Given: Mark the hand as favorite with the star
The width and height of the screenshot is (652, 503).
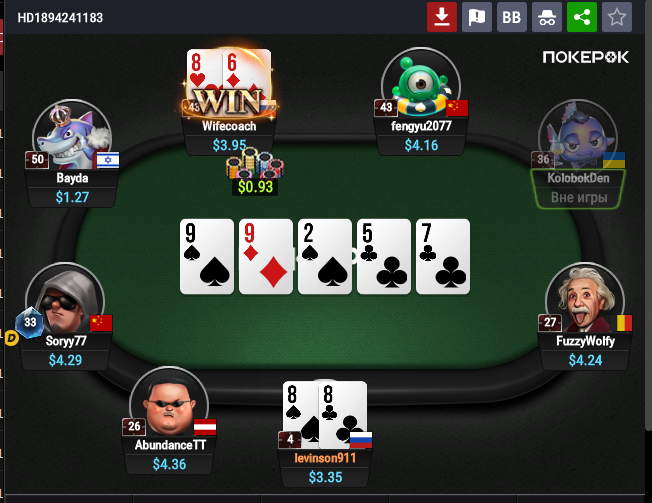Looking at the screenshot, I should 616,17.
